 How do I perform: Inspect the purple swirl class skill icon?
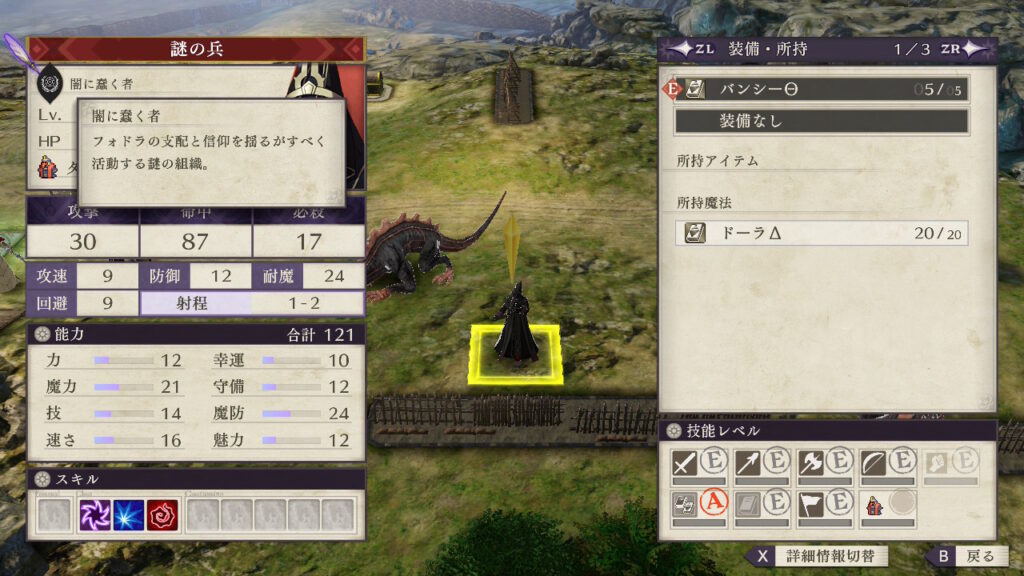96,515
